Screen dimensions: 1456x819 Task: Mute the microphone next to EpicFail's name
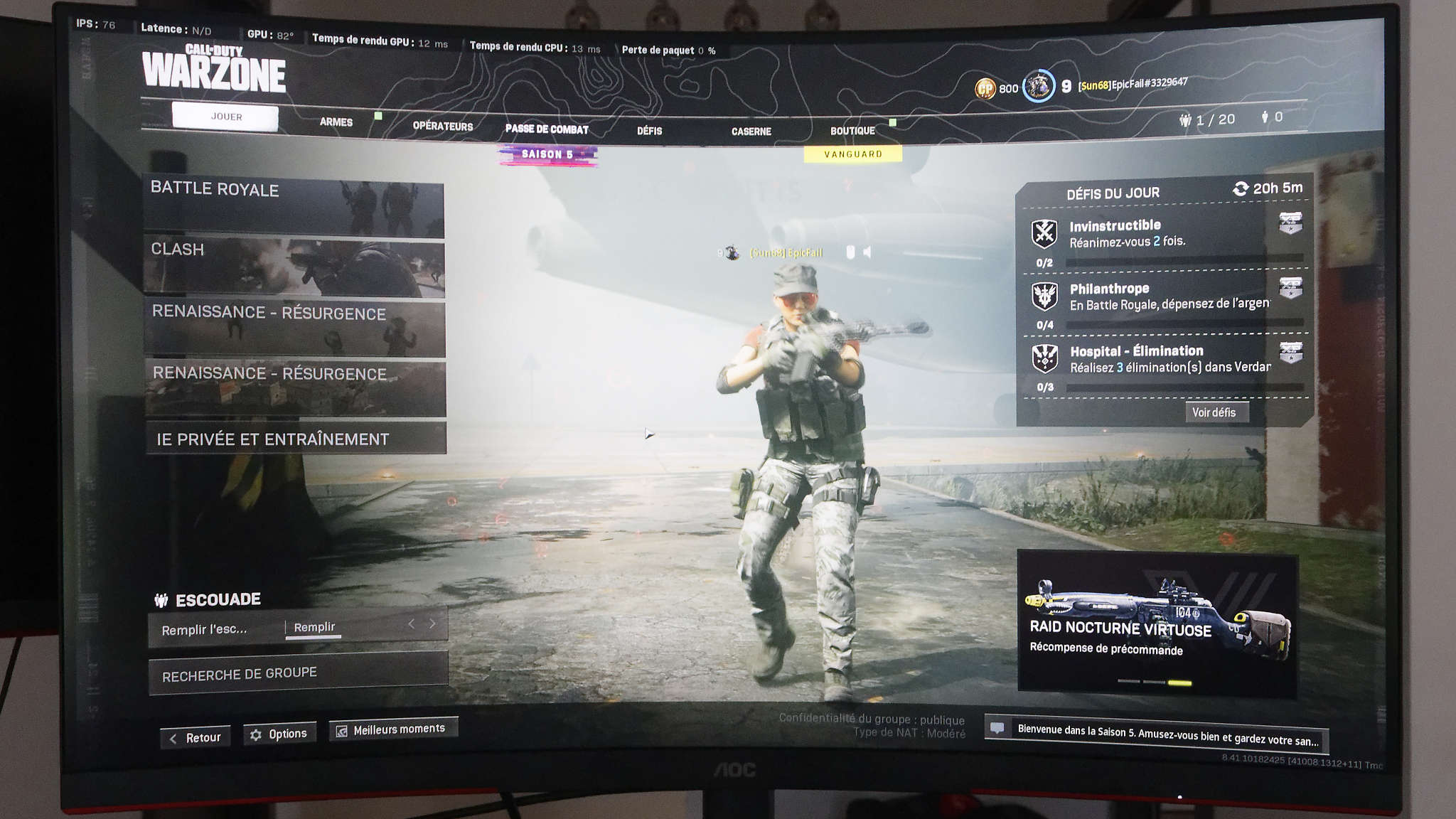click(850, 252)
